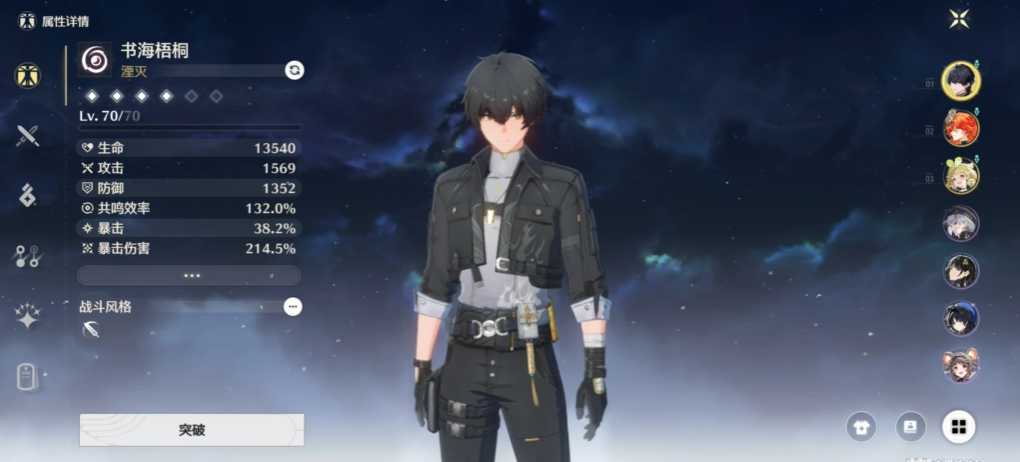Expand the full stats list with the three-dot bar
The image size is (1020, 462).
[189, 275]
